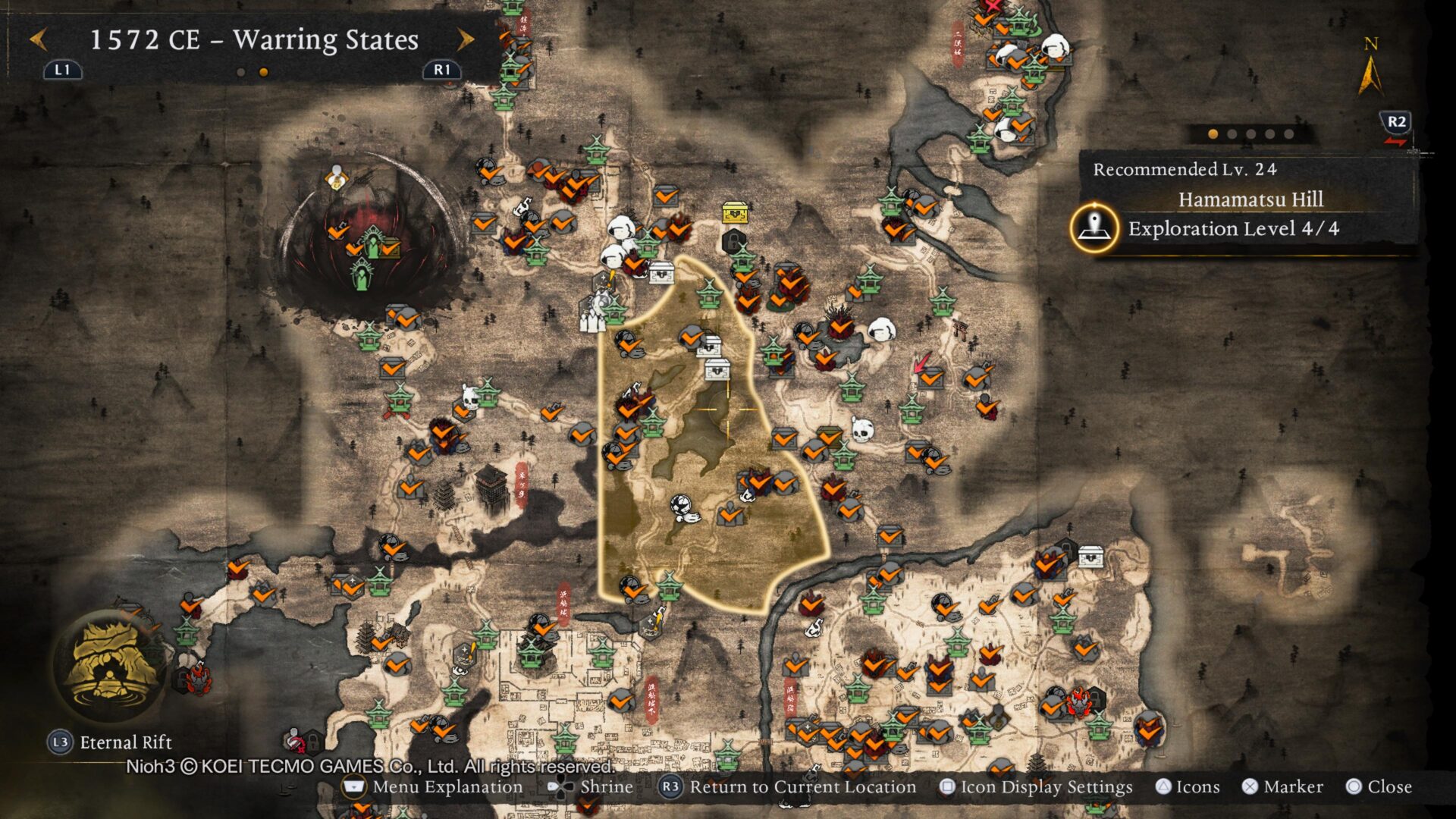Open the Icons legend
1456x819 pixels.
(1188, 787)
